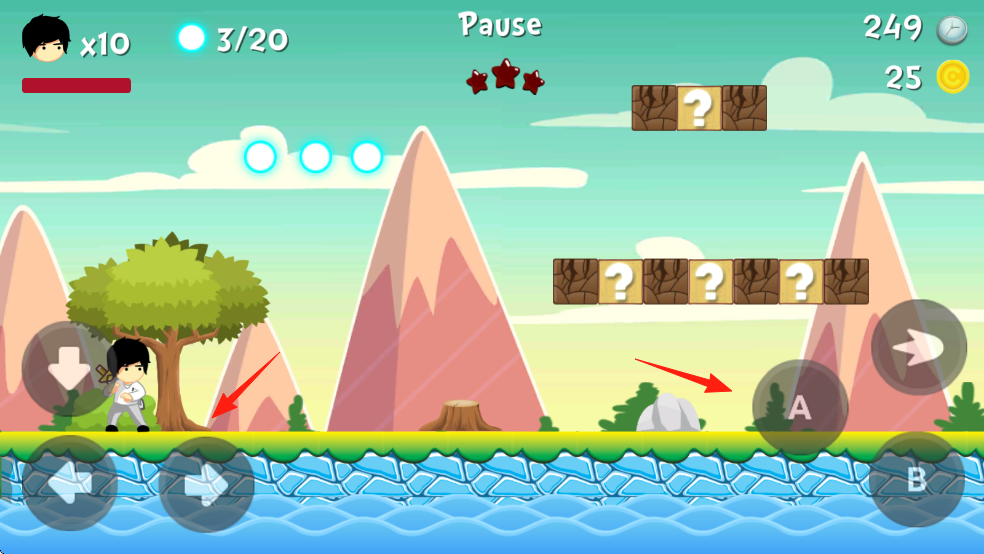
Task: Move left with the left arrow button
Action: pos(70,484)
